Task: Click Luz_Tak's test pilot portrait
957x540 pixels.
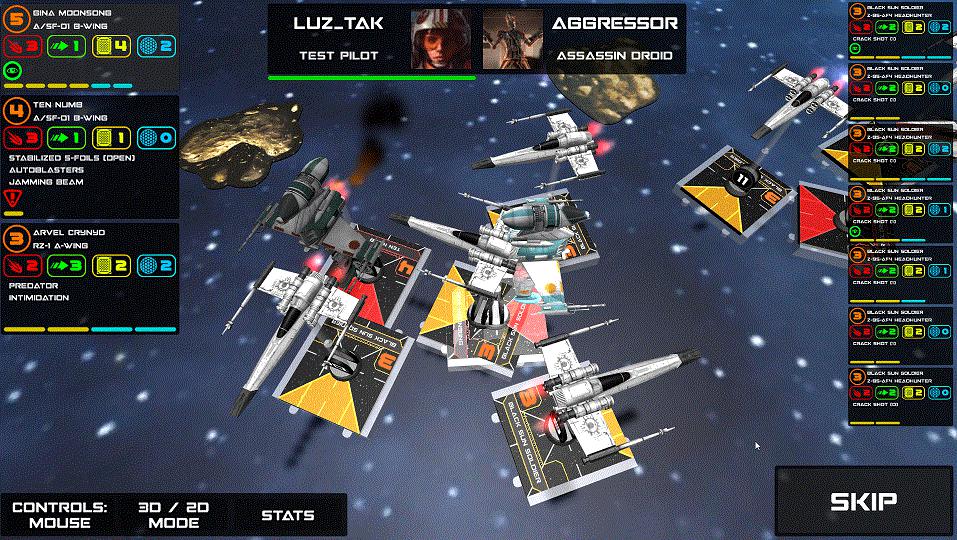Action: 441,40
